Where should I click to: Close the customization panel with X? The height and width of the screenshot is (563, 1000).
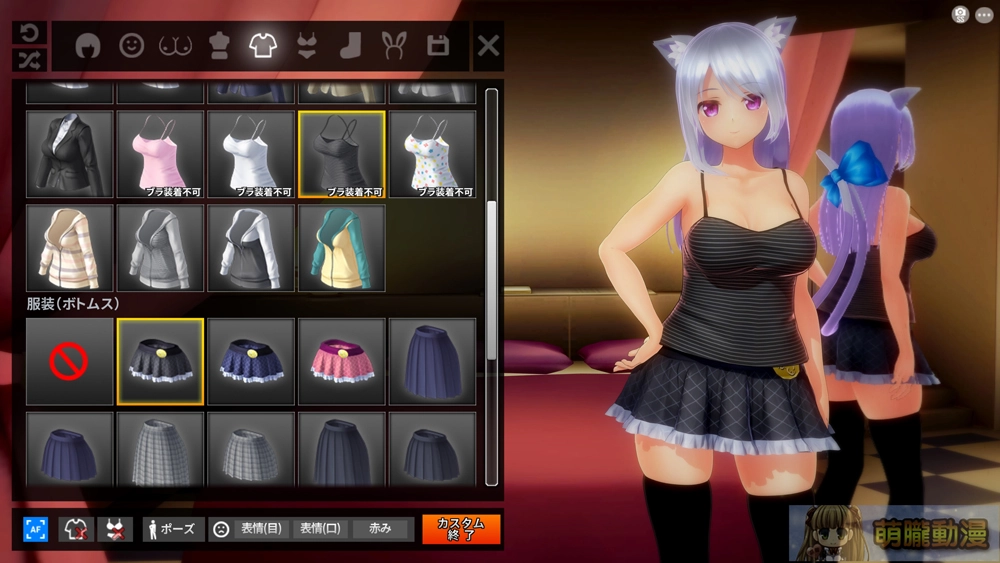coord(488,45)
